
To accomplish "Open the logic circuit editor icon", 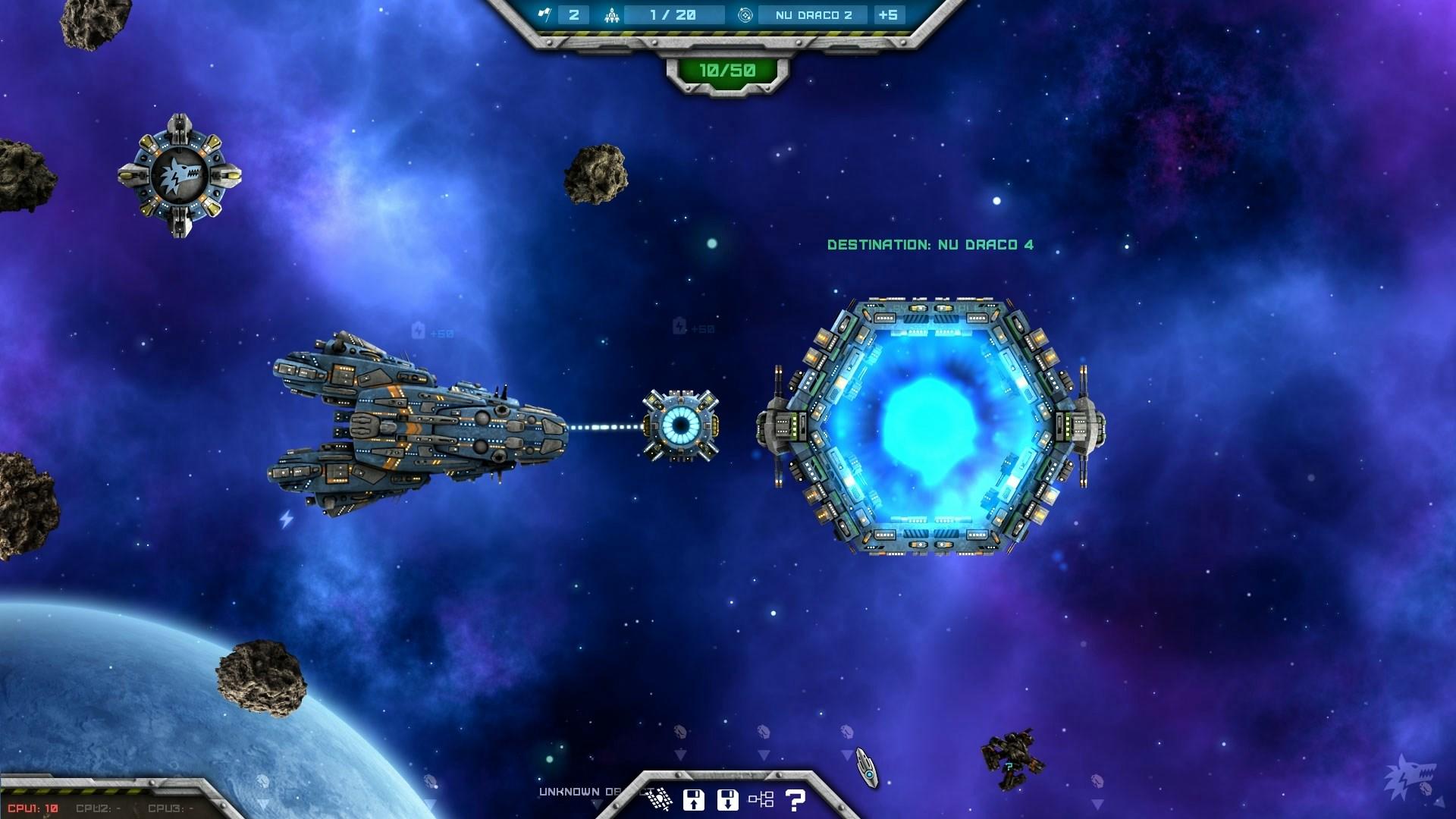I will click(x=761, y=801).
